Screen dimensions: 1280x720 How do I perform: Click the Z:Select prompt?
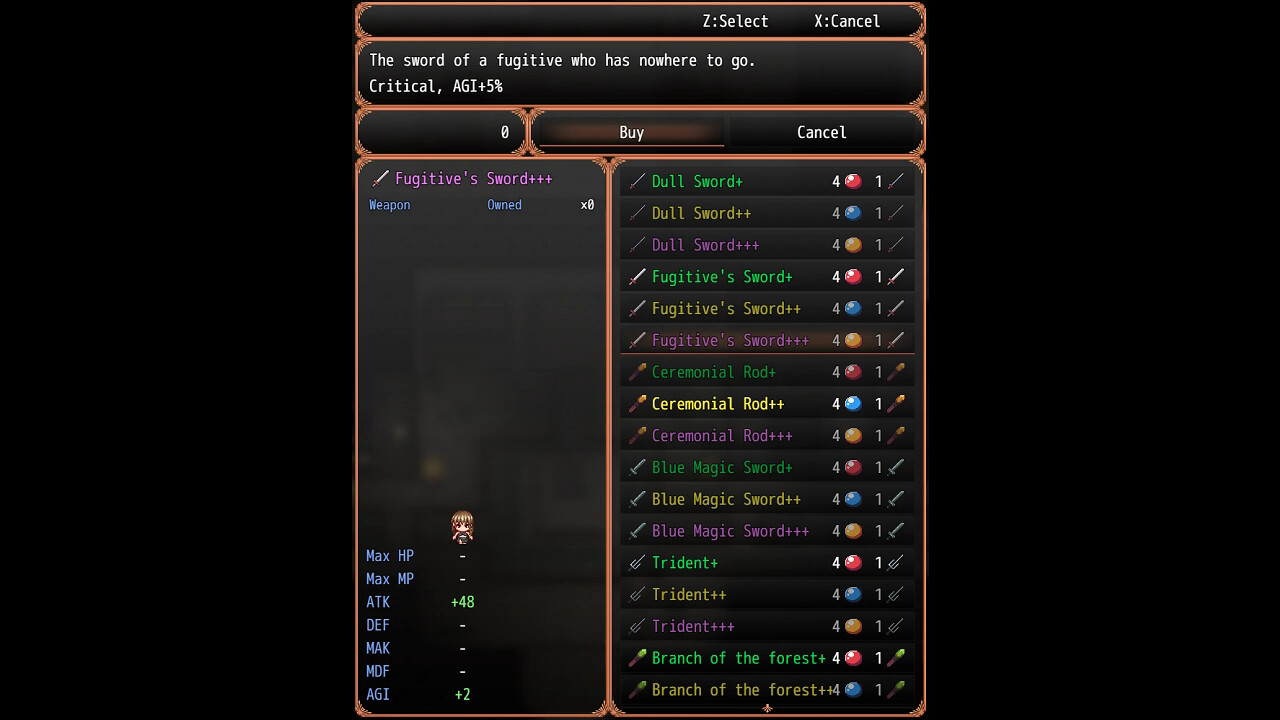pyautogui.click(x=735, y=21)
